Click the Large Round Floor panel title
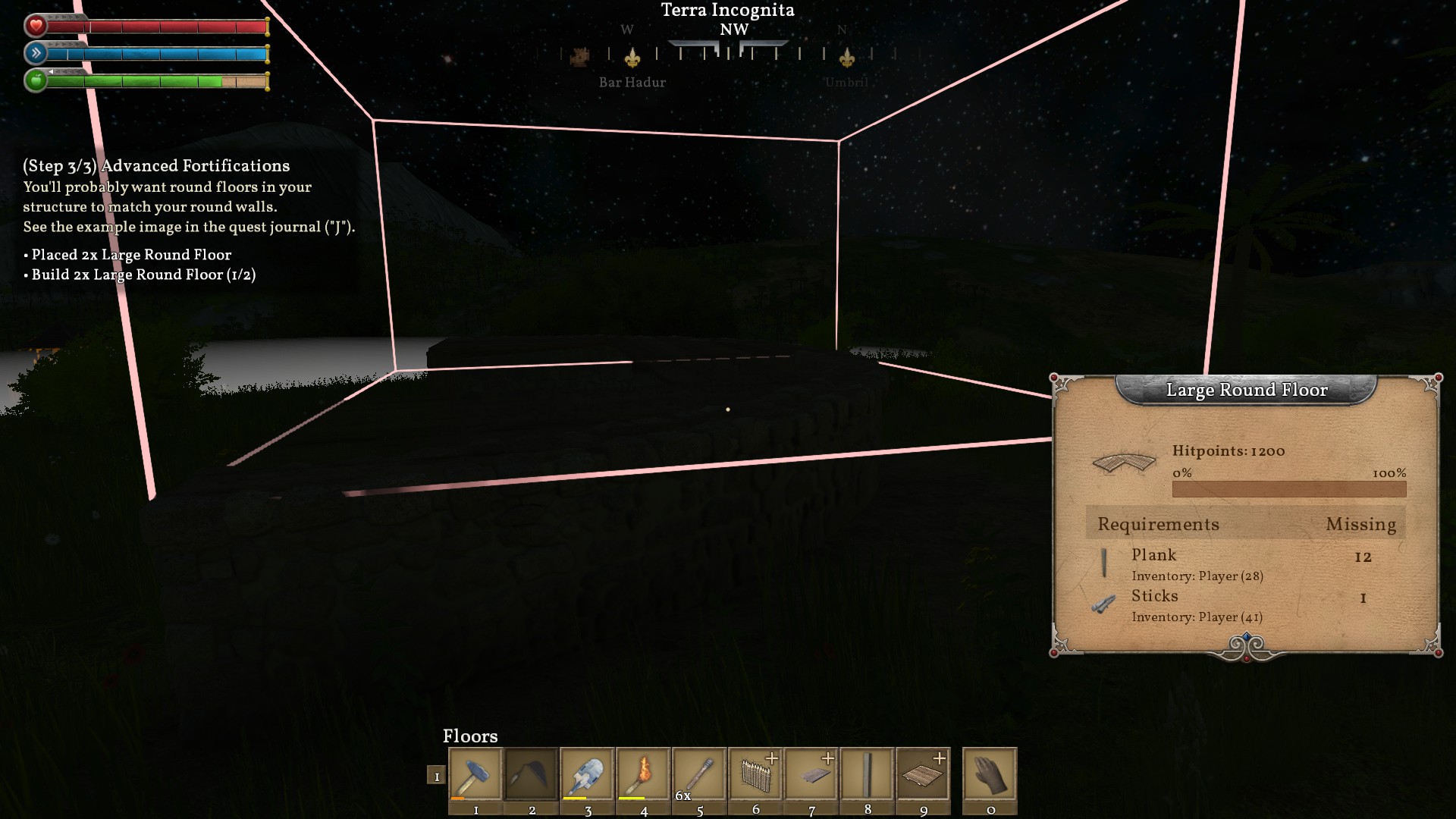 [1247, 390]
